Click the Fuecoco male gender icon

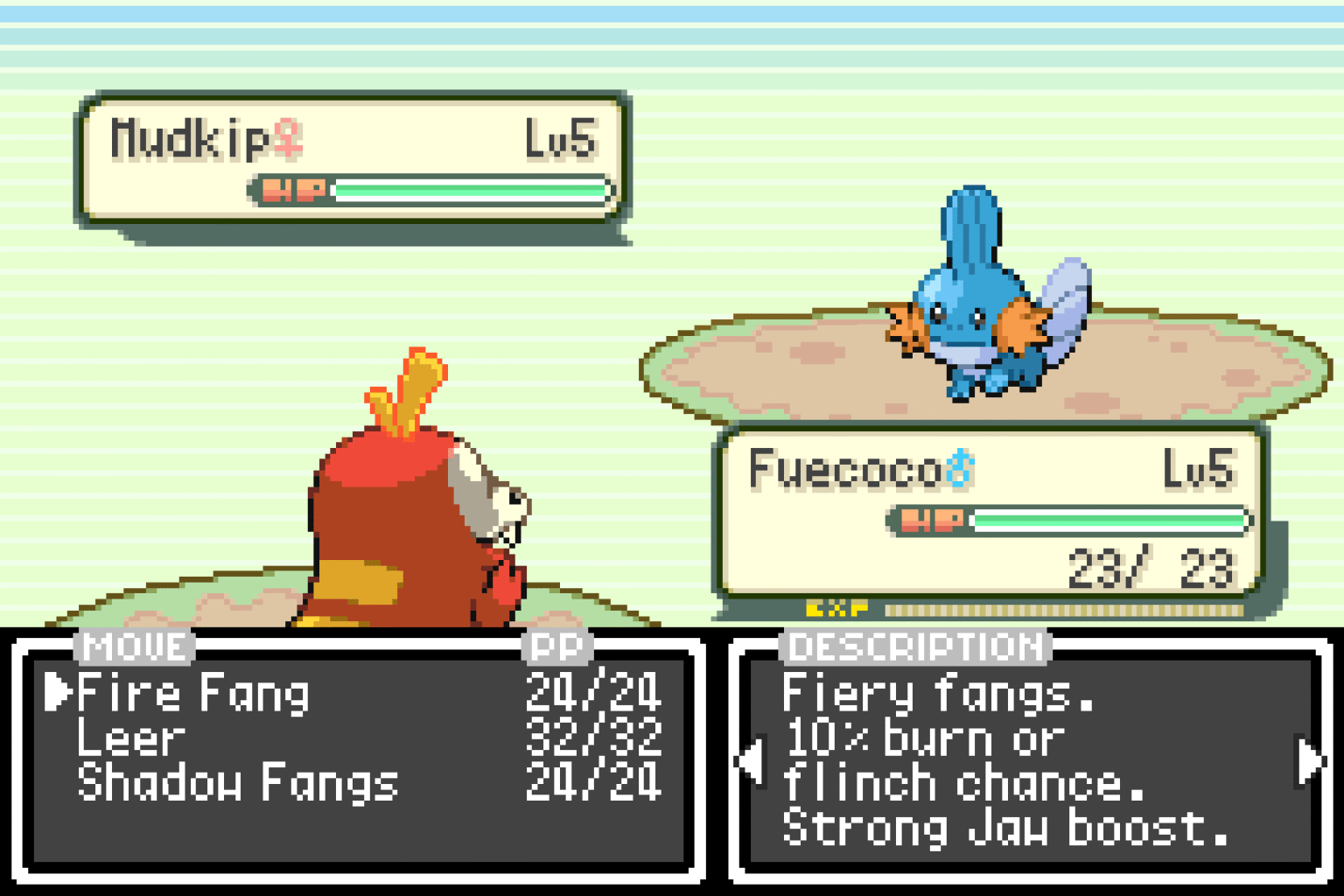pyautogui.click(x=962, y=469)
